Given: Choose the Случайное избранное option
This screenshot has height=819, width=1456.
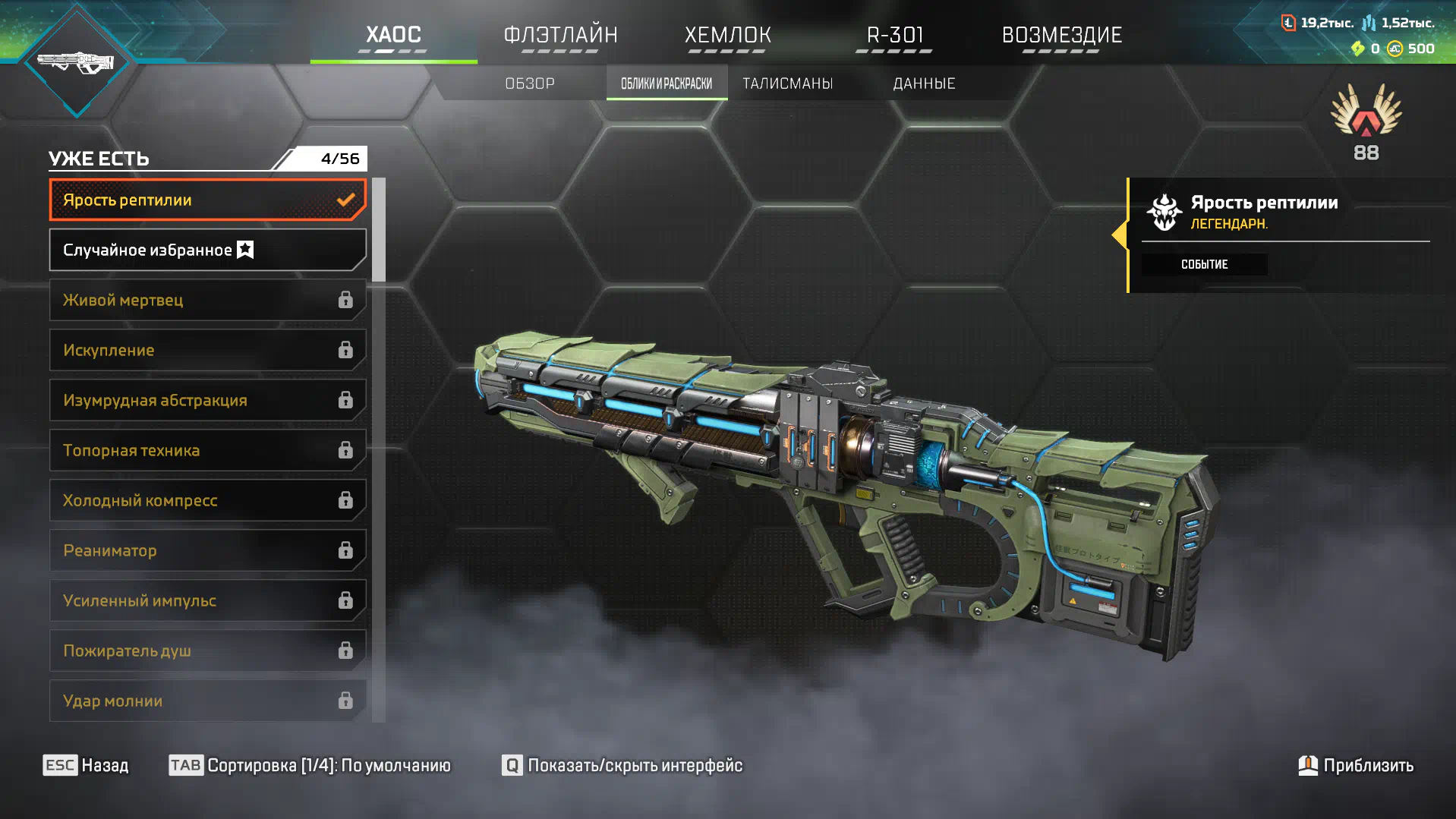Looking at the screenshot, I should click(x=207, y=250).
